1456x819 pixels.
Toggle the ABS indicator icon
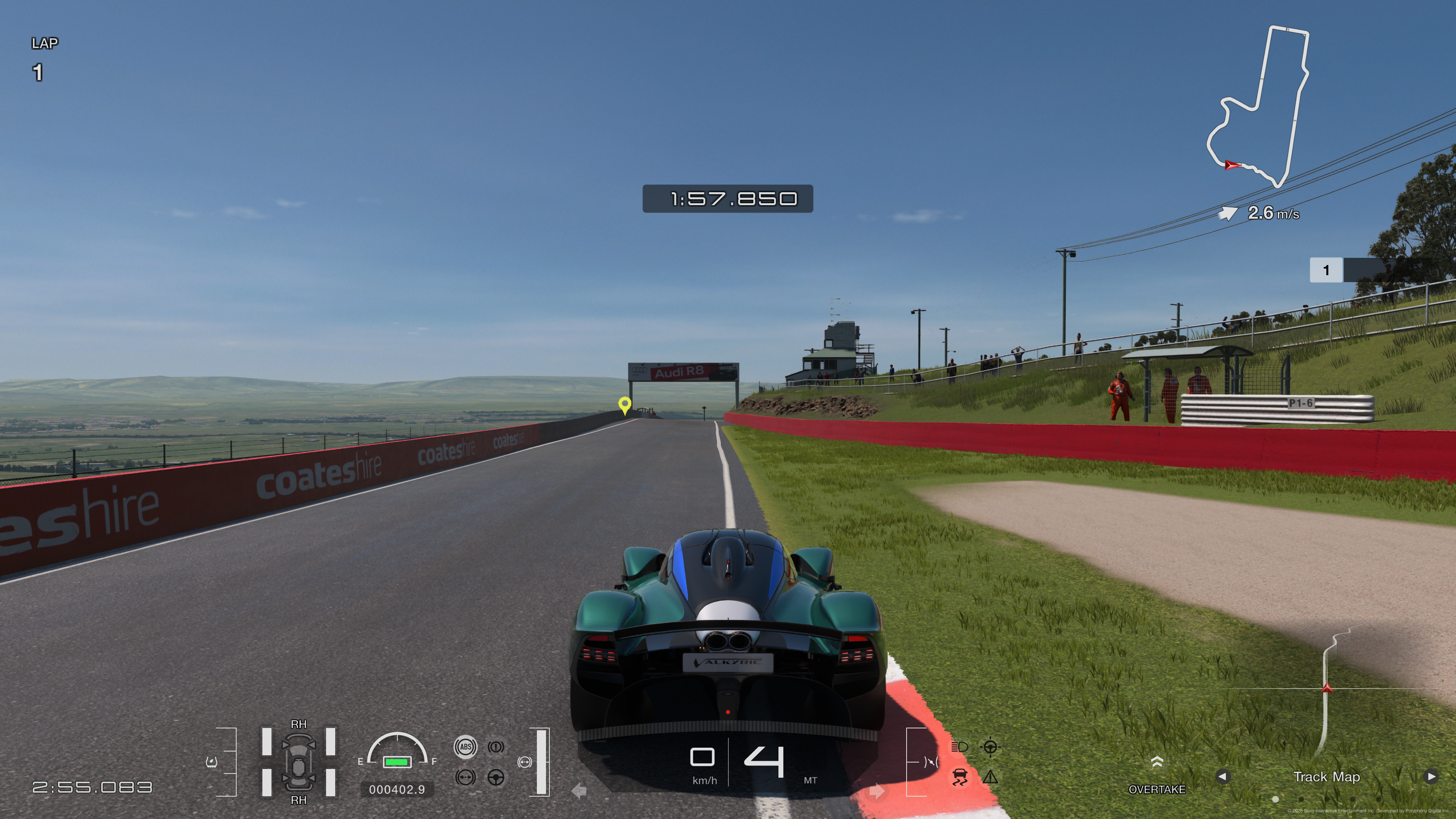point(465,747)
